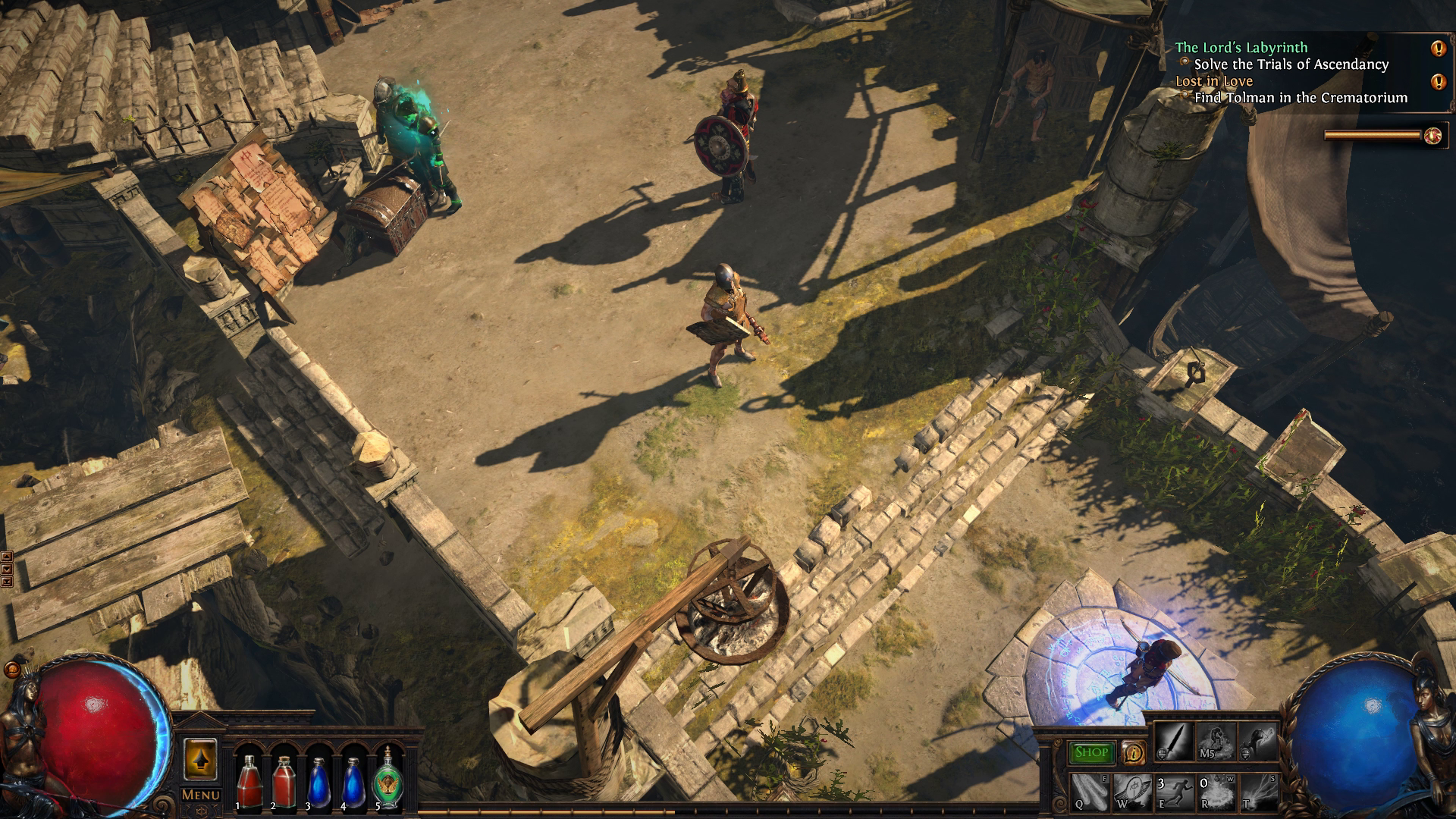Click the gold level-up arrow button
Screen dimensions: 1456x819
pos(200,758)
